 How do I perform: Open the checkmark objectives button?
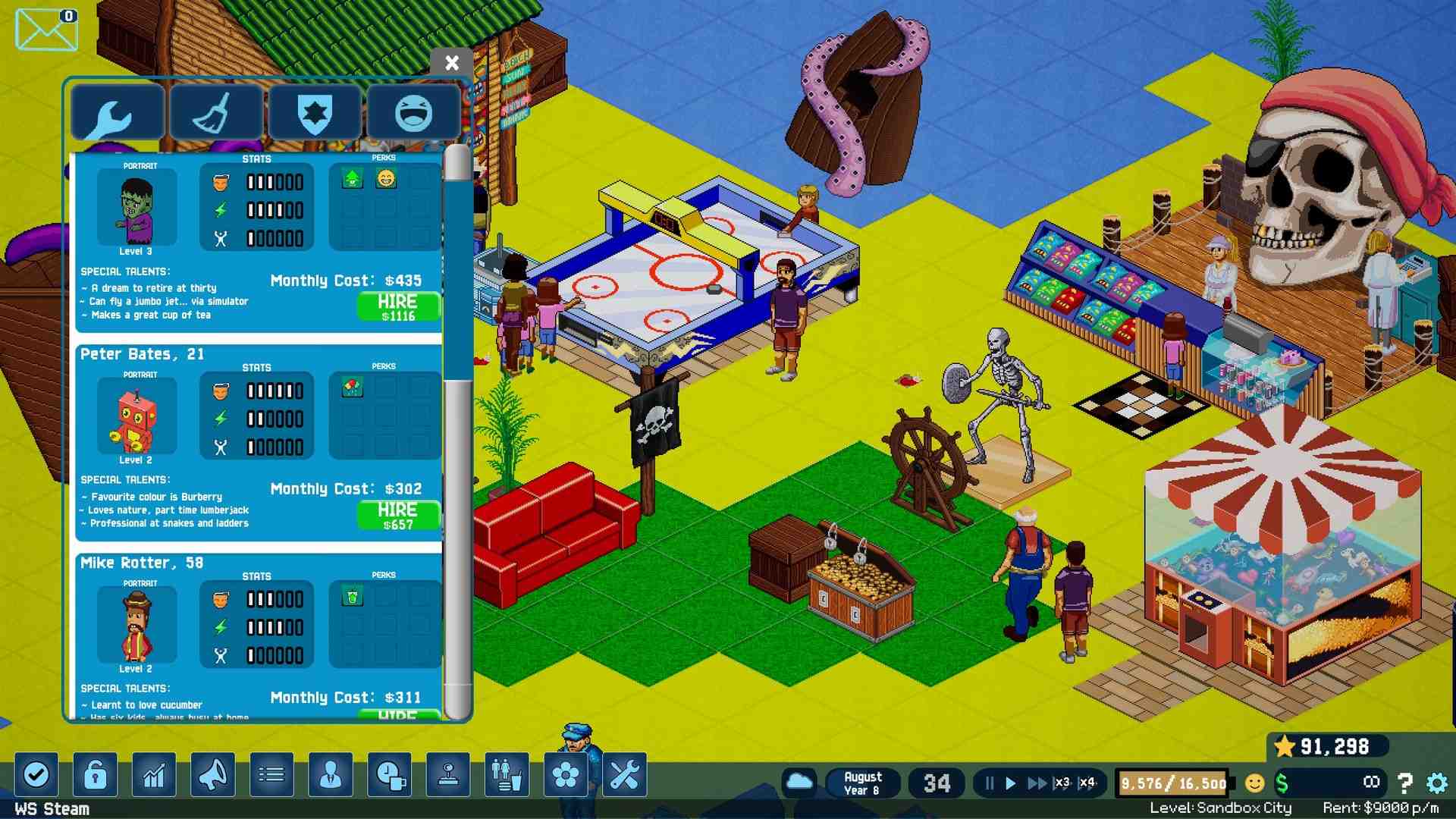click(36, 775)
